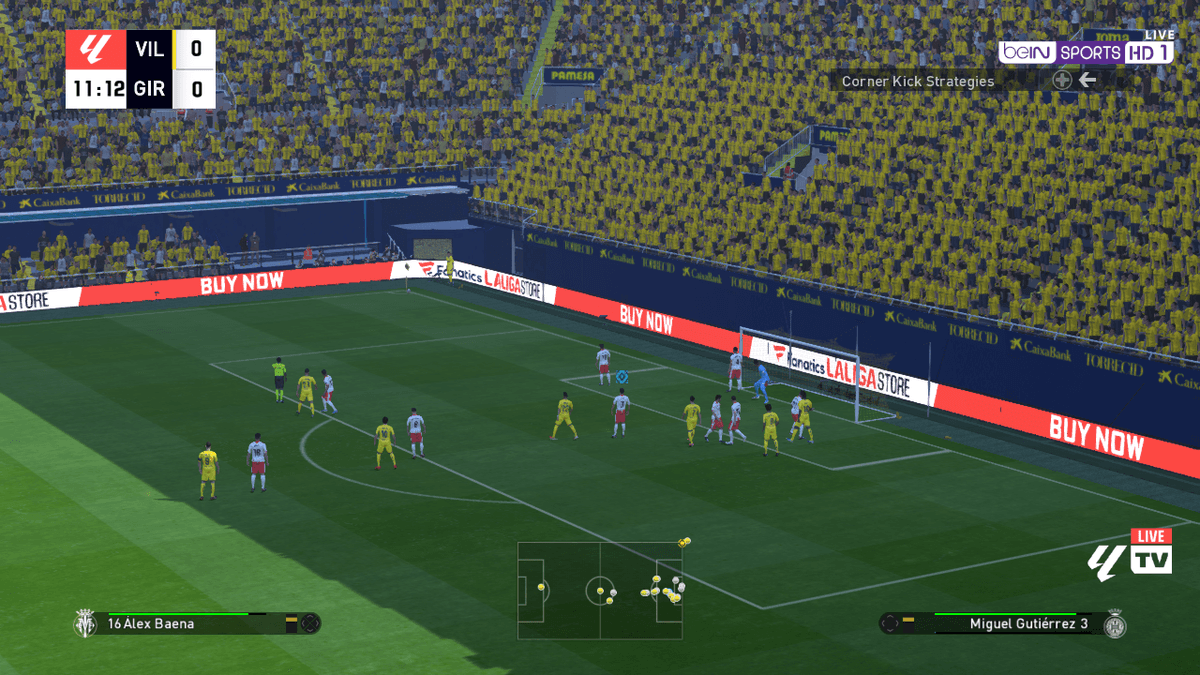1200x675 pixels.
Task: Open the Corner Kick Strategies menu
Action: pyautogui.click(x=918, y=81)
